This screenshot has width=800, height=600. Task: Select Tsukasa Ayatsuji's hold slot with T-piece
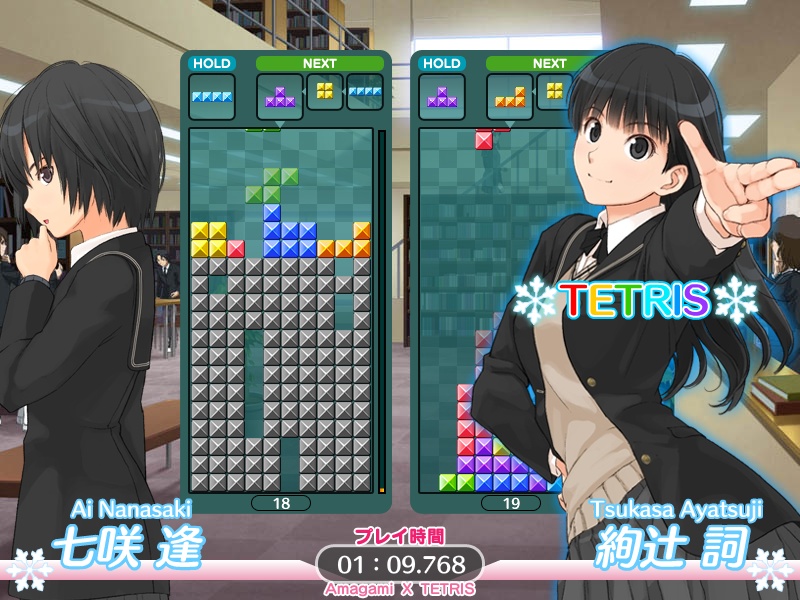pos(442,97)
